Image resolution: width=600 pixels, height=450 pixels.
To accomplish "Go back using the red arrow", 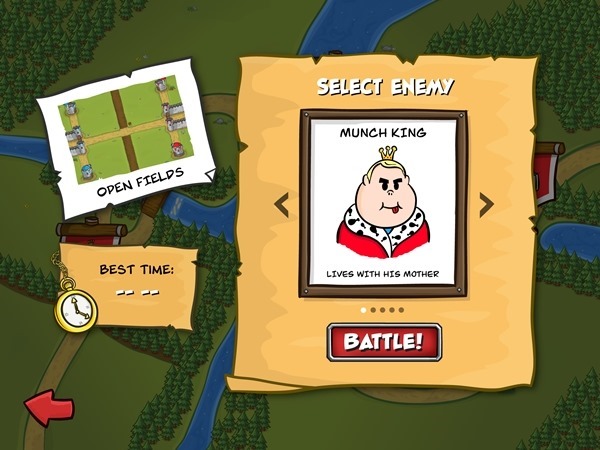I will point(48,408).
